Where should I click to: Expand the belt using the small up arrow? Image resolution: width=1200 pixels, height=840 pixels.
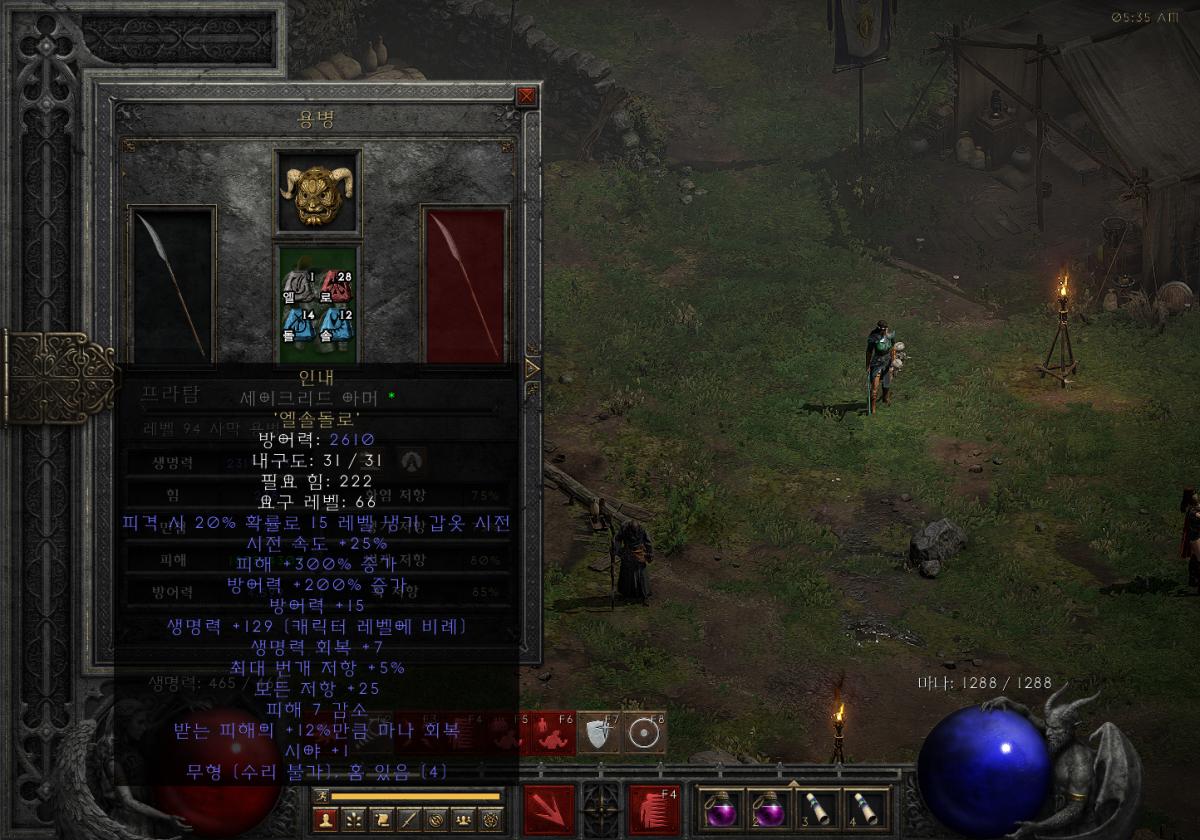[x=791, y=783]
